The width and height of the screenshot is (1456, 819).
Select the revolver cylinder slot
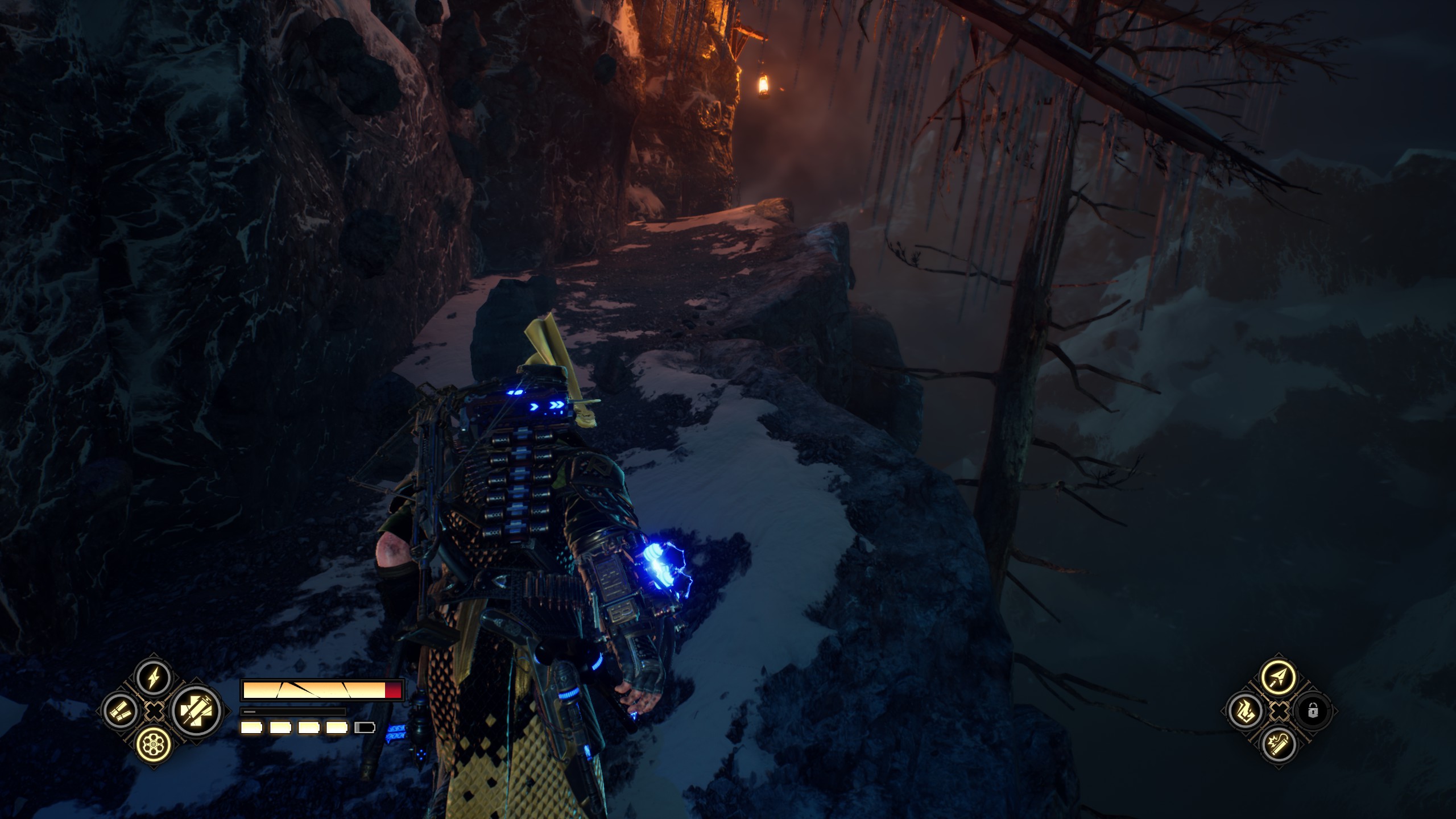point(154,743)
